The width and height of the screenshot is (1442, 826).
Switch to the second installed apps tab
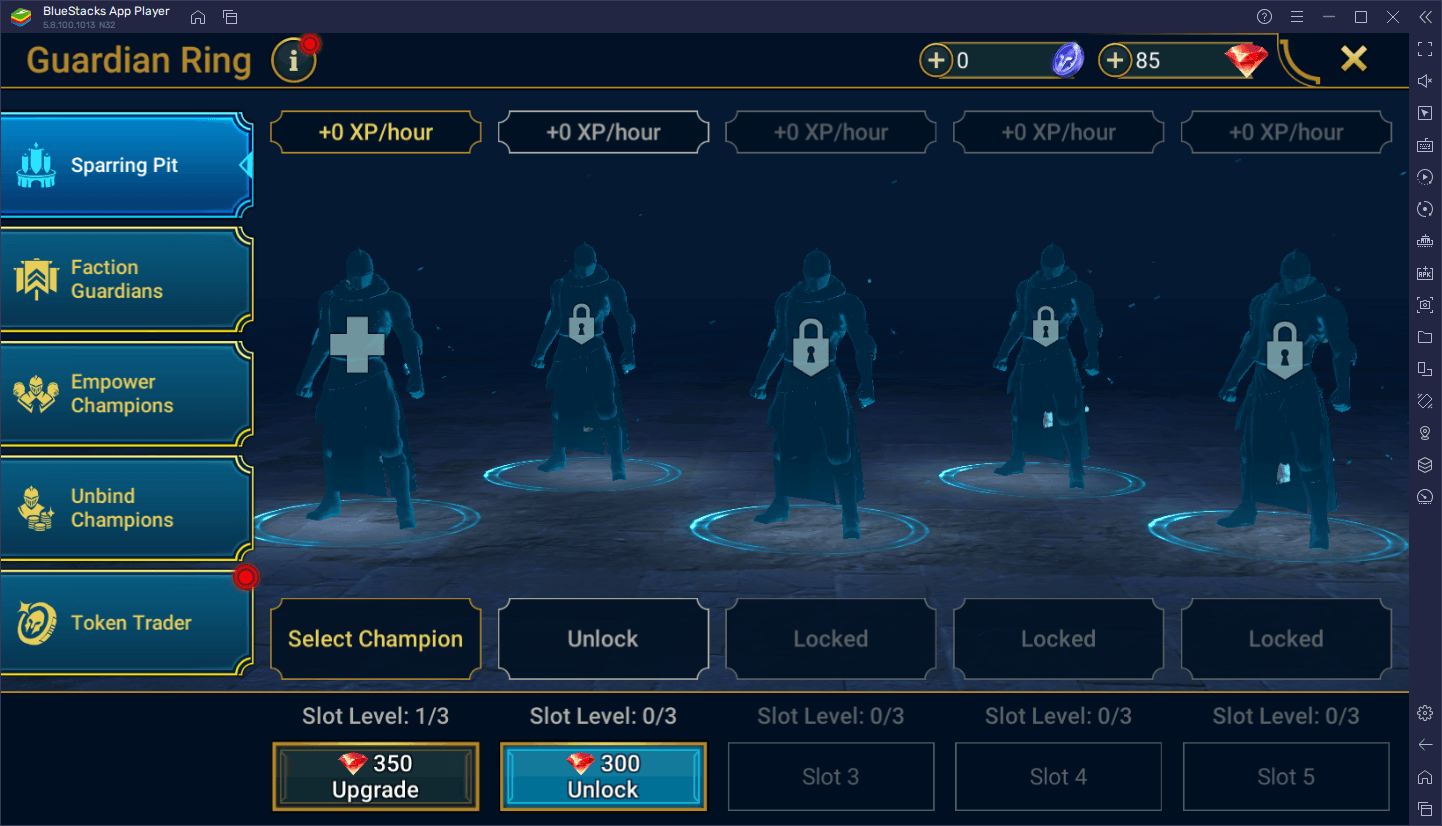[x=229, y=16]
